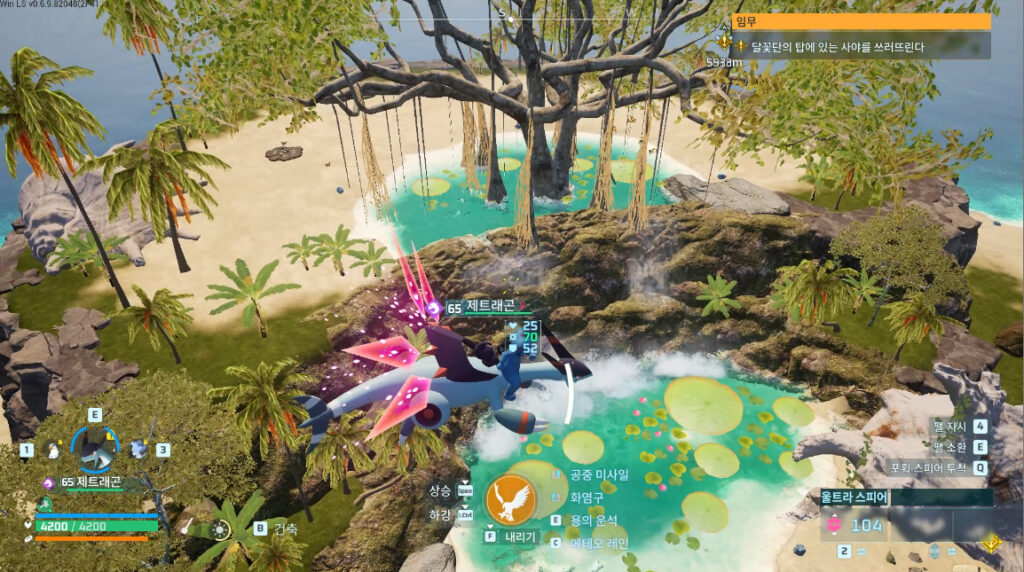The width and height of the screenshot is (1024, 572).
Task: Click the orange eagle mount skill icon
Action: click(x=510, y=499)
